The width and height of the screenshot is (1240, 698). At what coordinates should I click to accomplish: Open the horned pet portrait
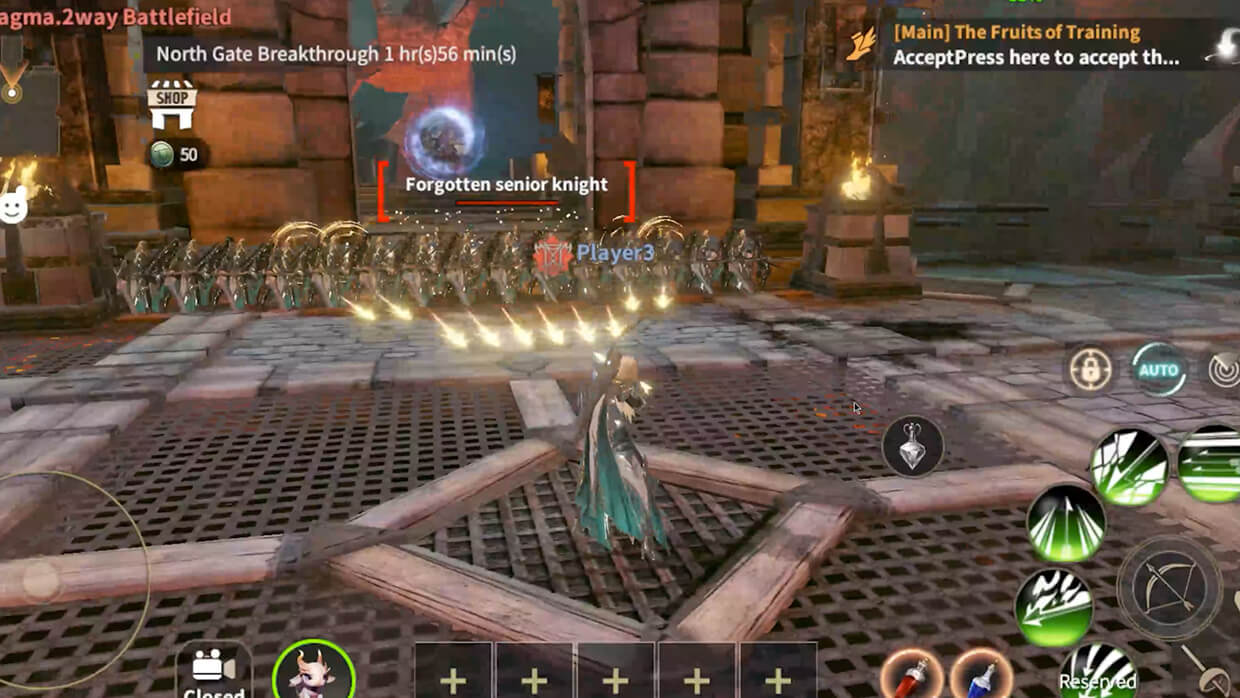click(x=313, y=671)
